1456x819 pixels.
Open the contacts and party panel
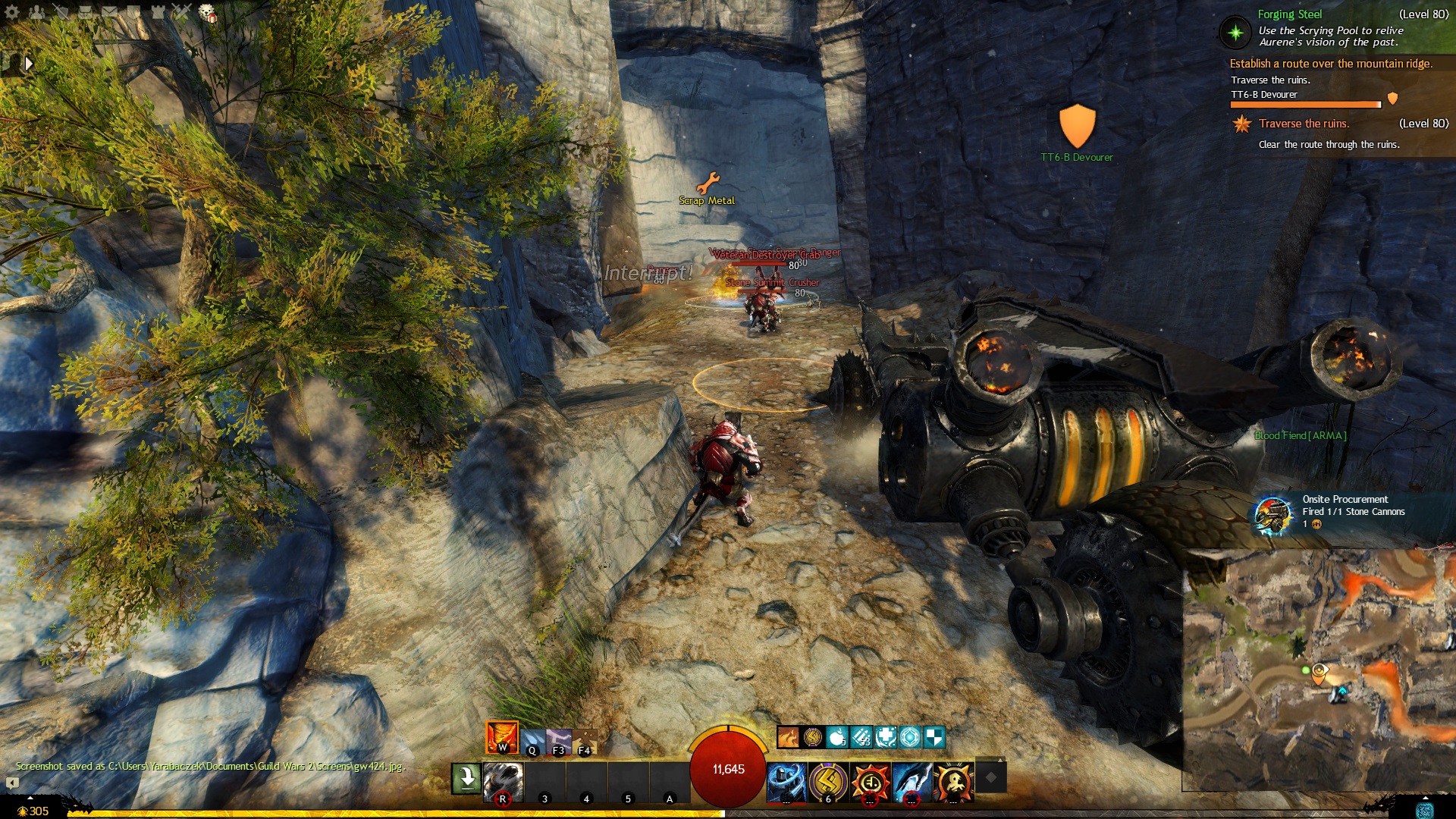(36, 11)
